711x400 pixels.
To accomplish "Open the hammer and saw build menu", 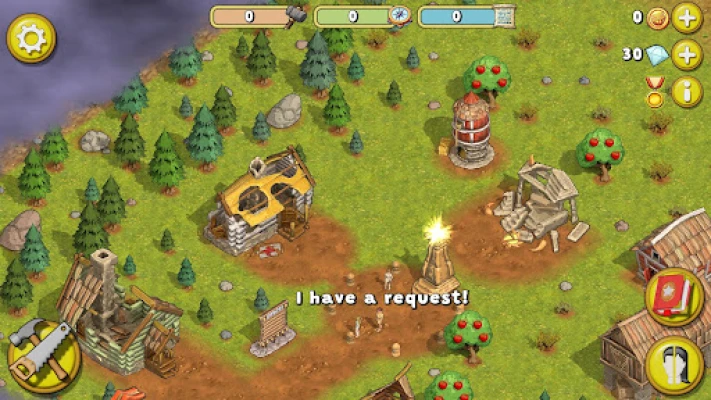I will [x=43, y=354].
